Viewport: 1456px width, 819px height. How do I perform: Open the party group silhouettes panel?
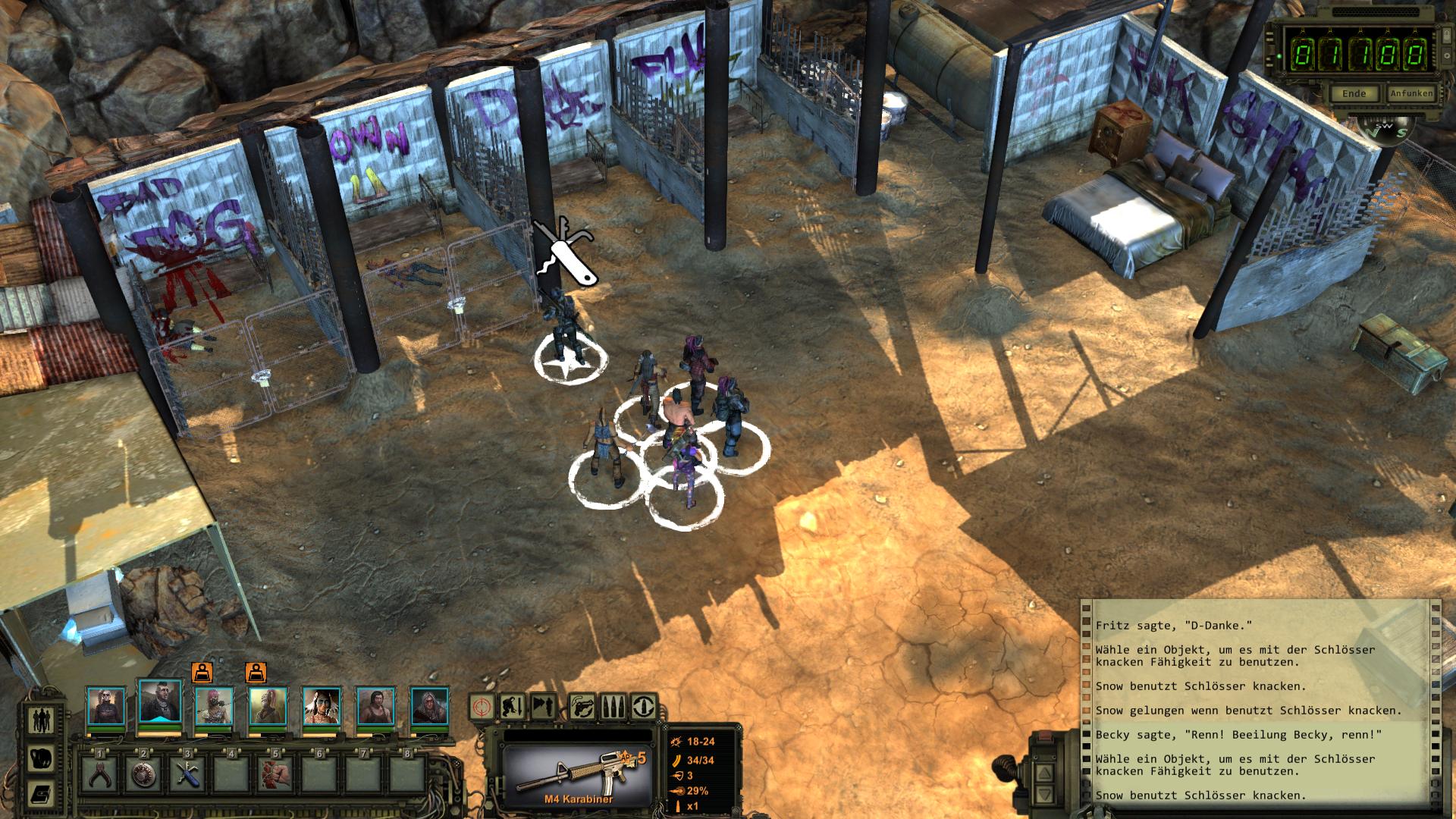click(40, 720)
